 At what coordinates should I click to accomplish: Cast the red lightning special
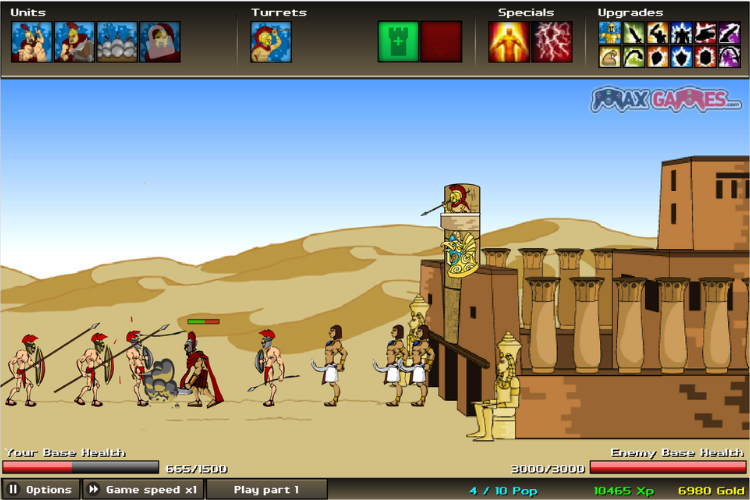point(552,42)
